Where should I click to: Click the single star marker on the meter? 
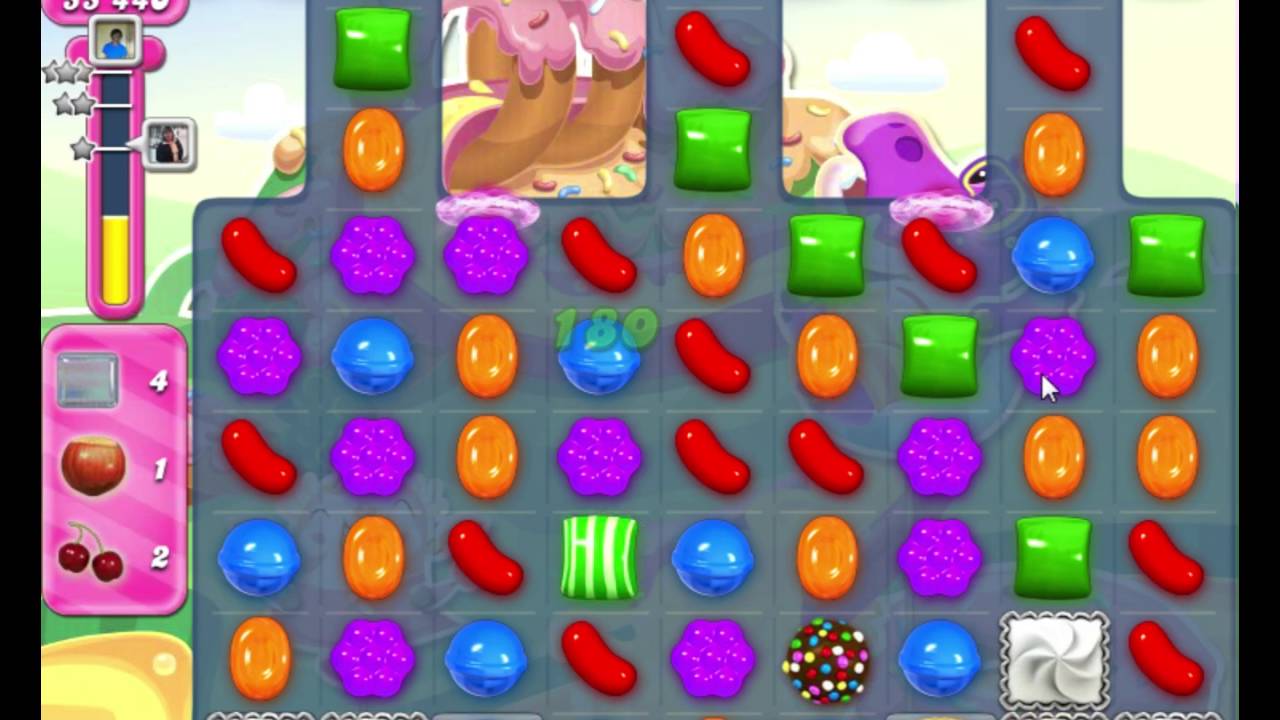80,147
